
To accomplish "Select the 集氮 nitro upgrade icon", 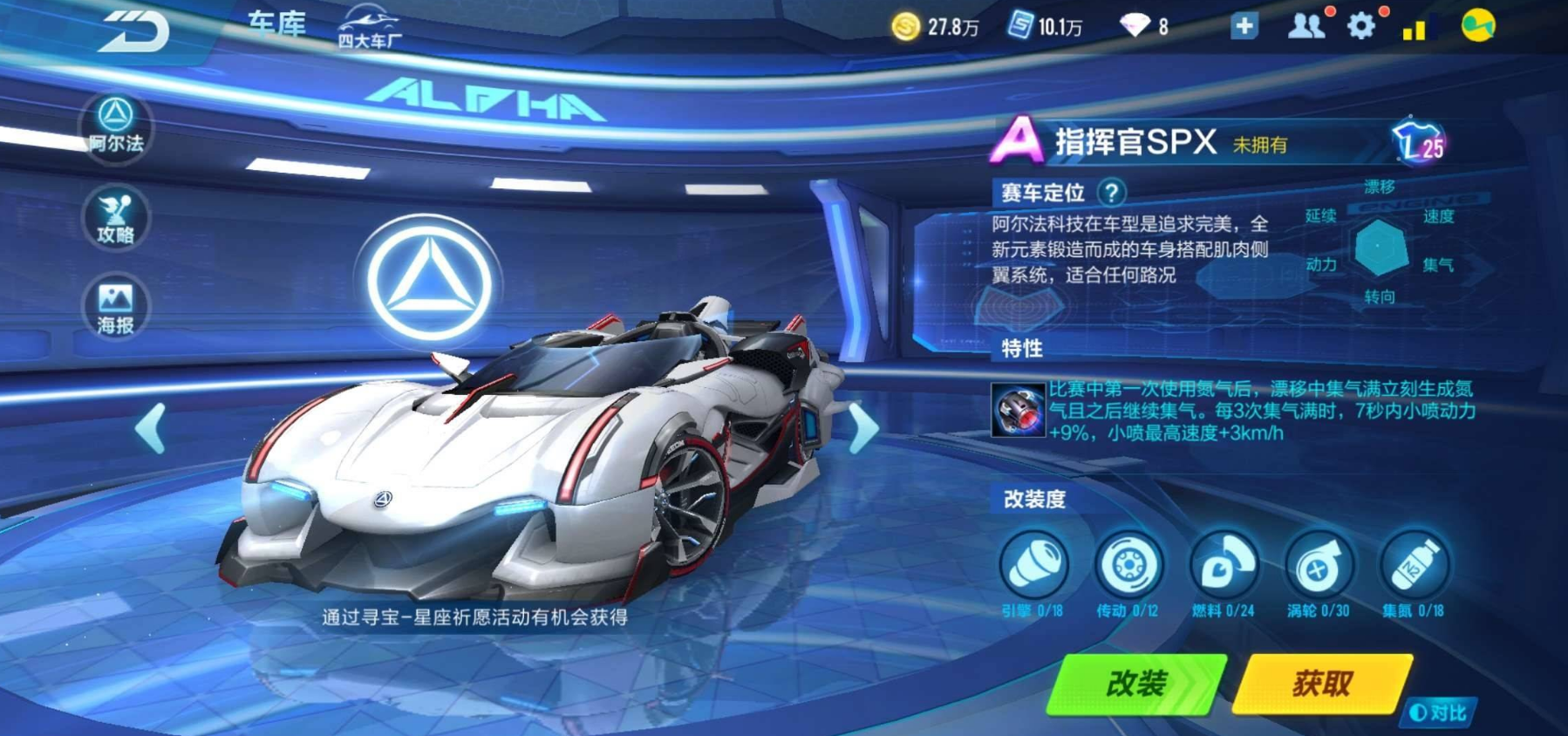I will pos(1414,567).
